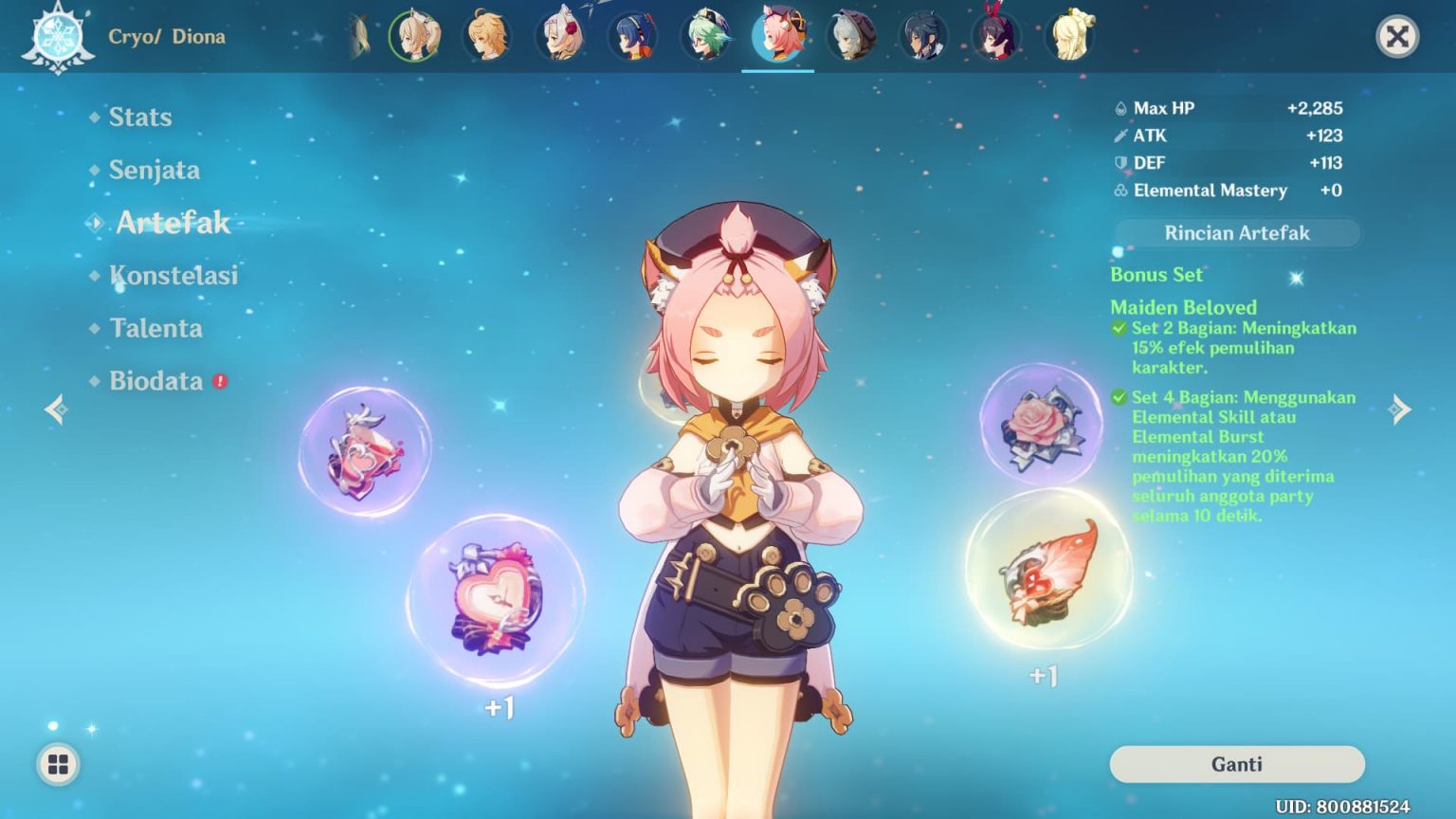Select the pink teacup goblet artifact bubble
Viewport: 1456px width, 819px height.
[x=365, y=451]
